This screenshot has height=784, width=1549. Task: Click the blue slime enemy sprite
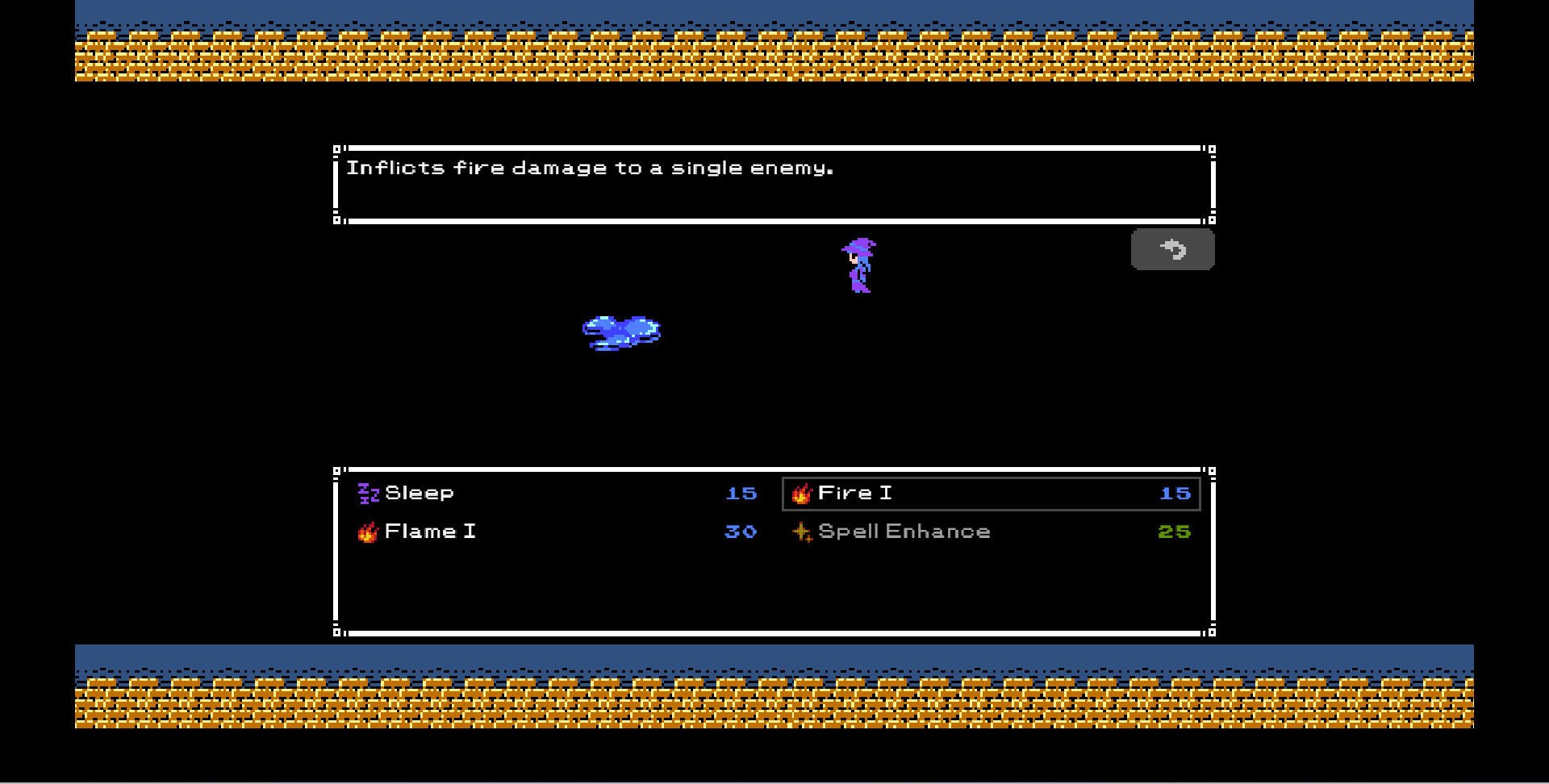tap(623, 332)
